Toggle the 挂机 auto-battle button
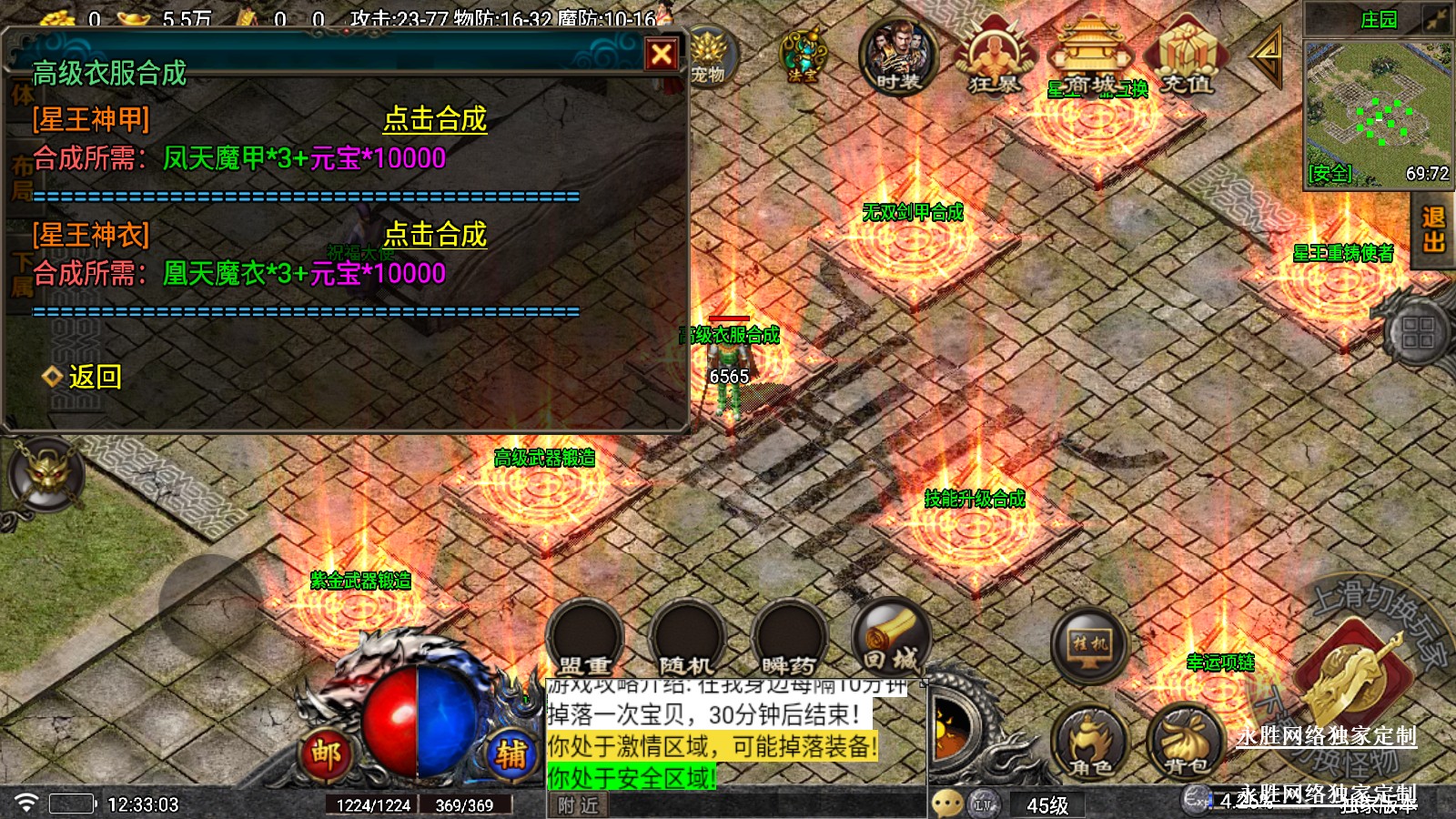 point(1090,644)
